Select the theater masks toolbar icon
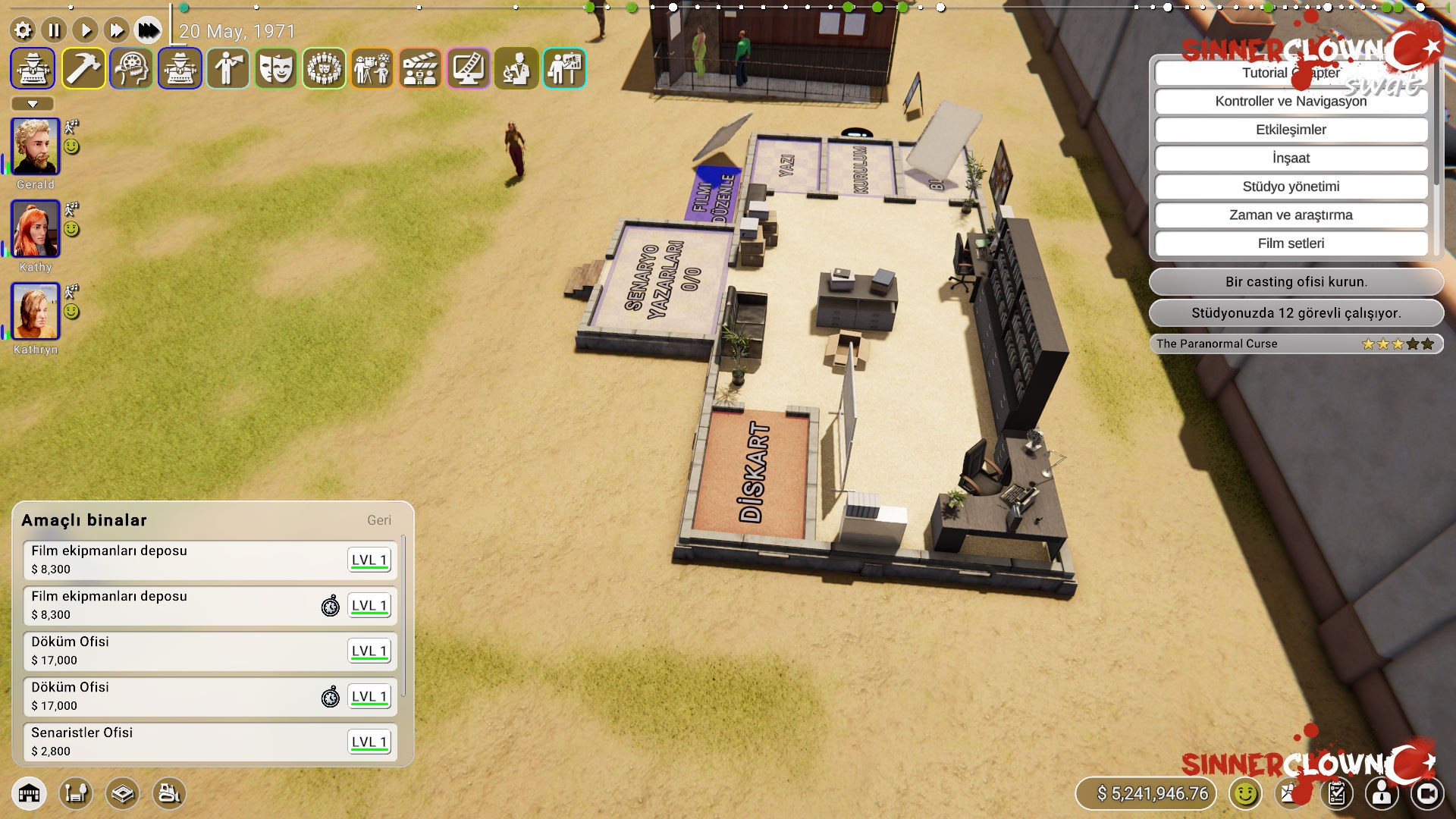Image resolution: width=1456 pixels, height=819 pixels. click(x=276, y=68)
